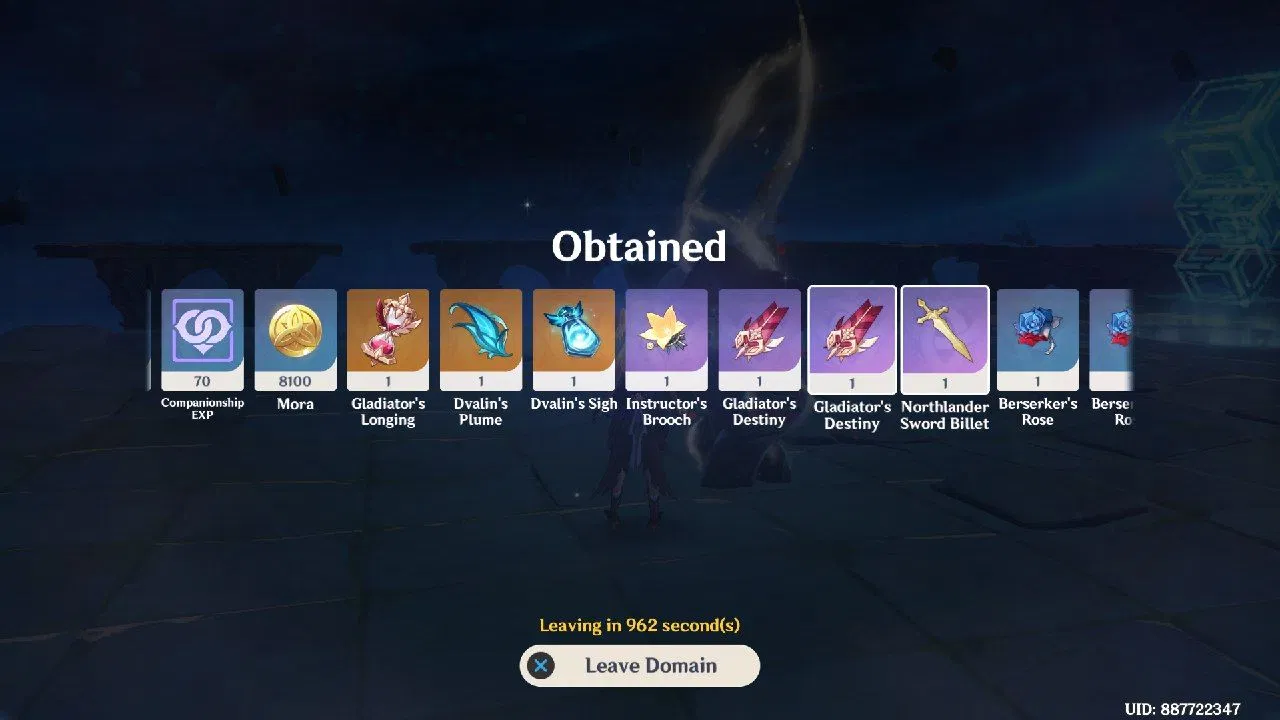
Task: Click the leaving countdown timer text
Action: click(x=639, y=625)
